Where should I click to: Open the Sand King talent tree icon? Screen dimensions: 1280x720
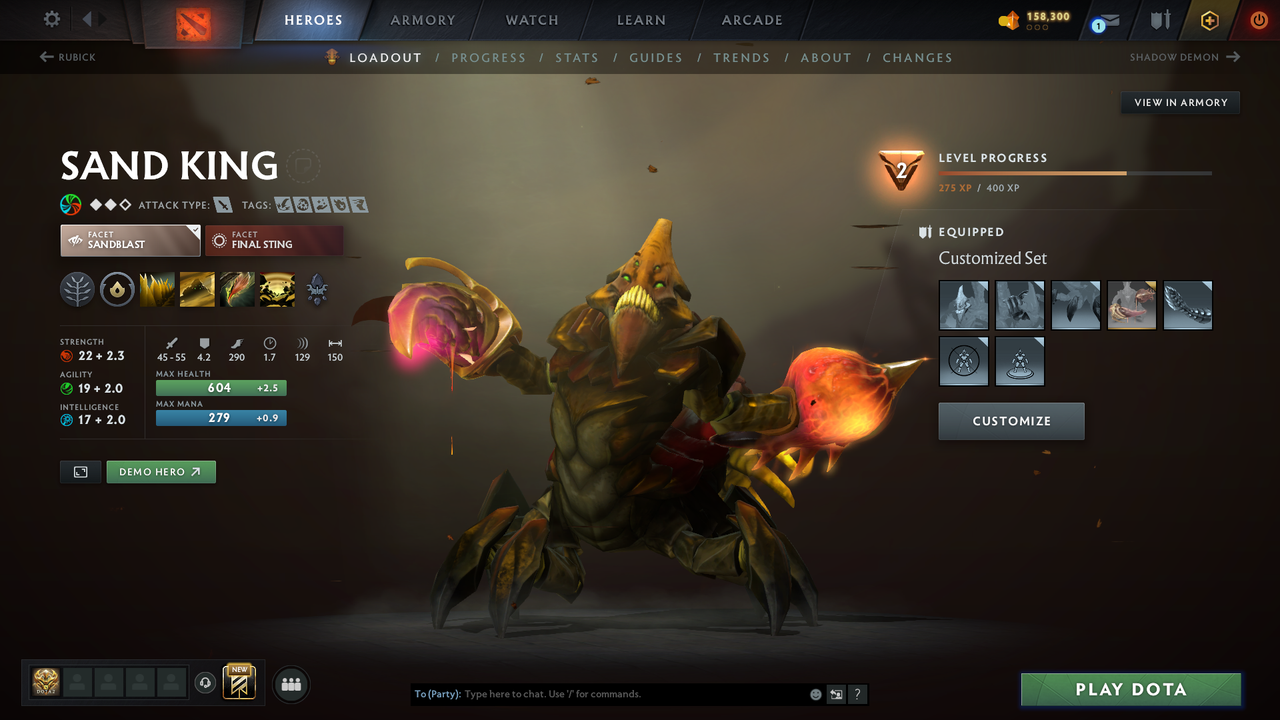point(77,289)
